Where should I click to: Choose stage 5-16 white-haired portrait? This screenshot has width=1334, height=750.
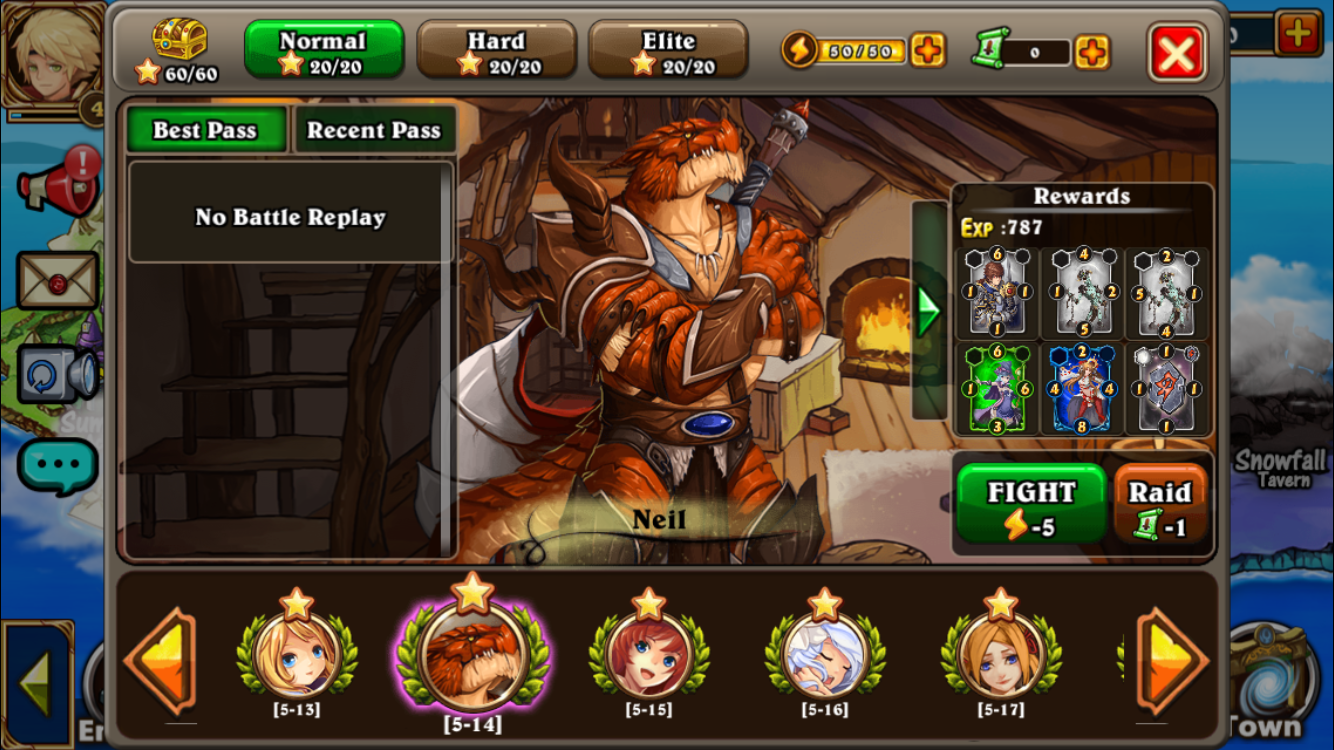point(825,655)
